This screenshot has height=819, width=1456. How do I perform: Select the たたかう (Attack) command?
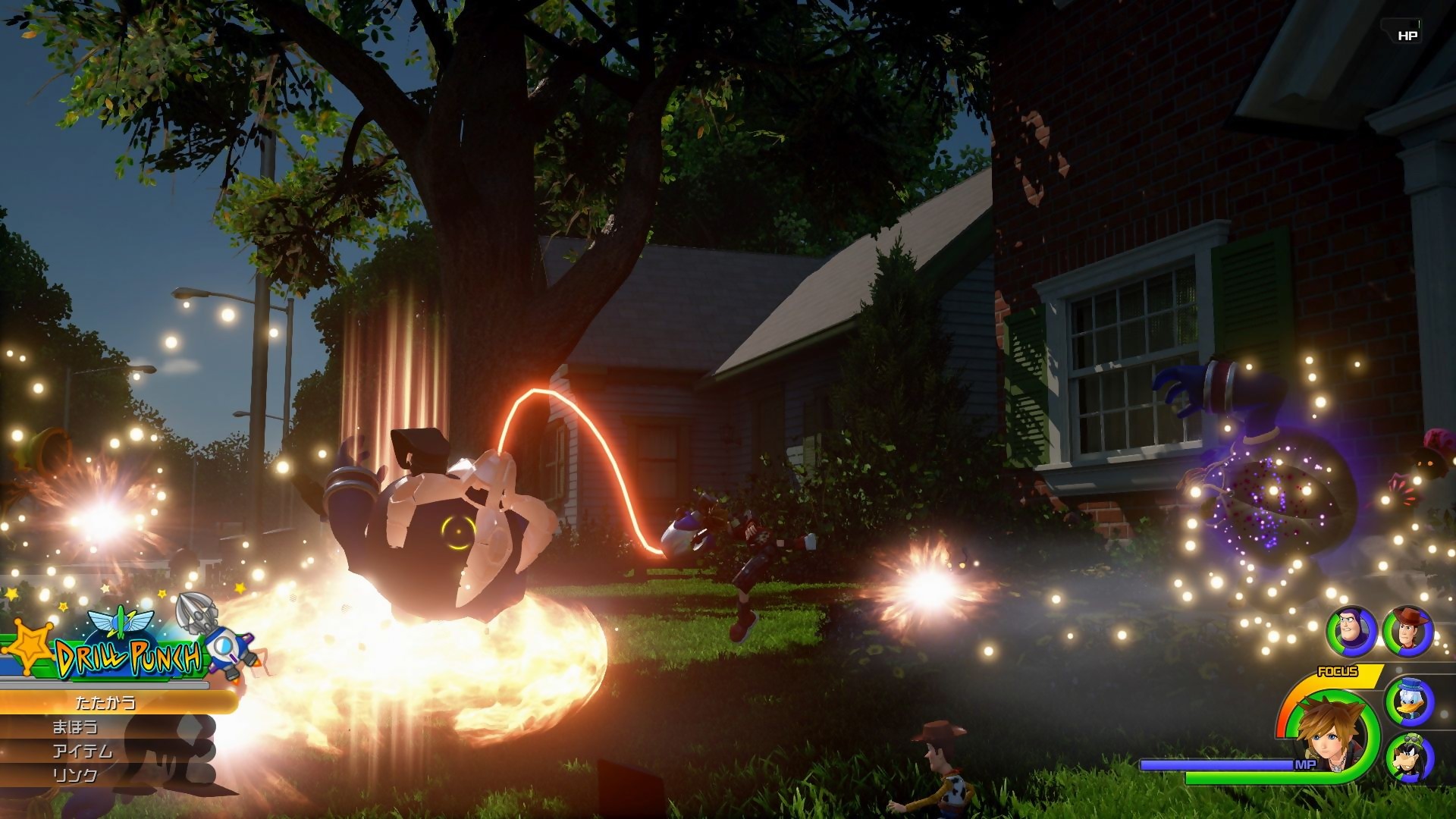[x=106, y=702]
